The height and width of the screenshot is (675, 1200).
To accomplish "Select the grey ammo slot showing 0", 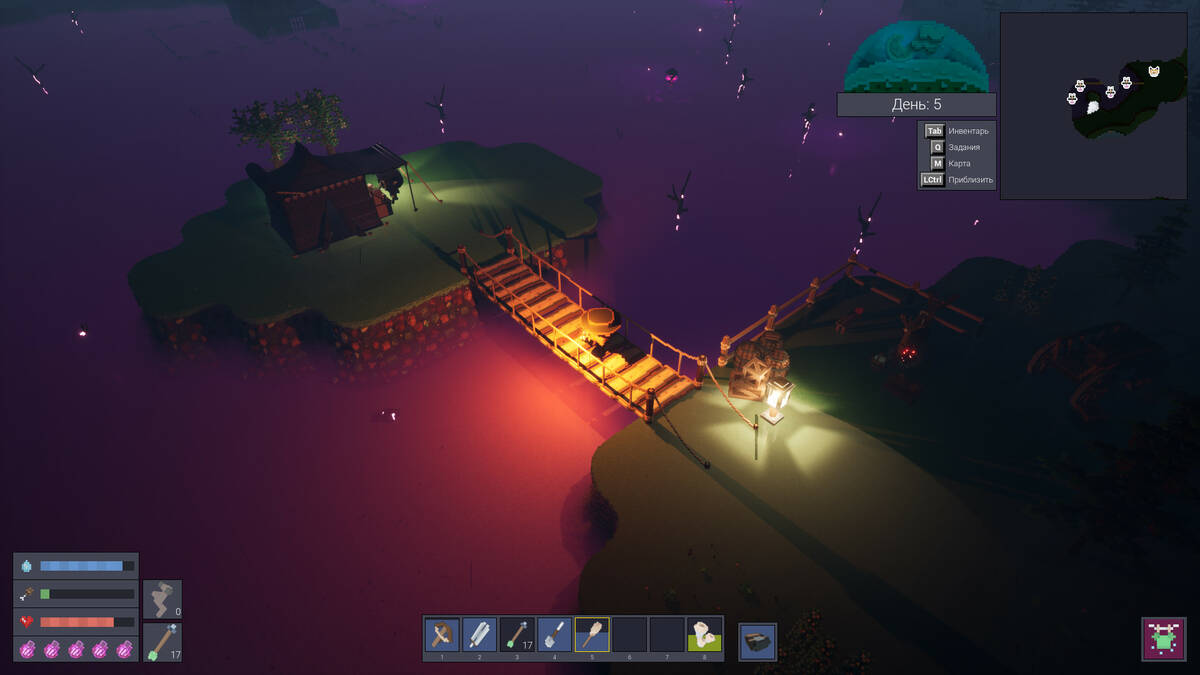I will pos(162,599).
